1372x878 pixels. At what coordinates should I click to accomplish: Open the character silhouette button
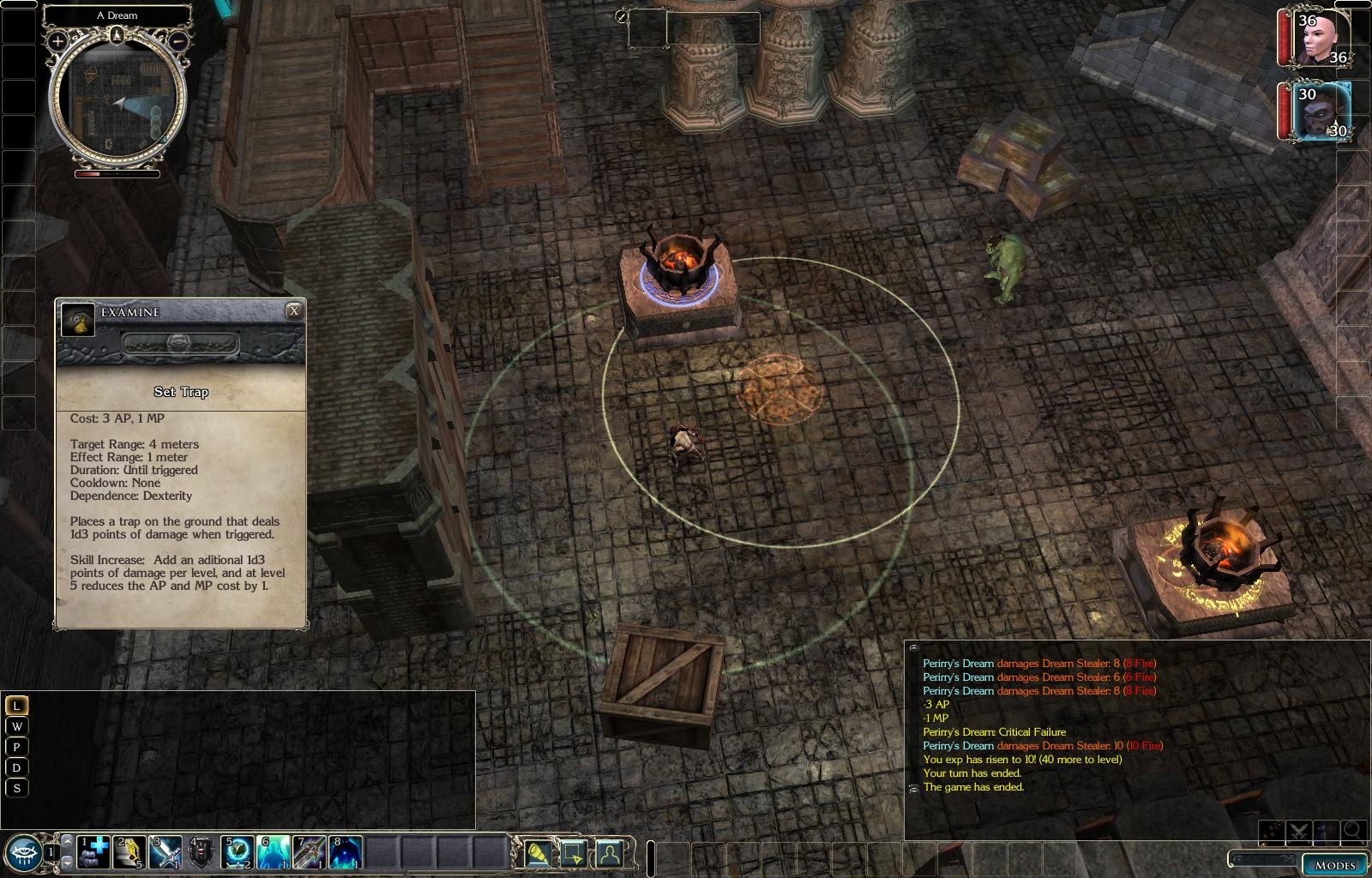coord(609,852)
